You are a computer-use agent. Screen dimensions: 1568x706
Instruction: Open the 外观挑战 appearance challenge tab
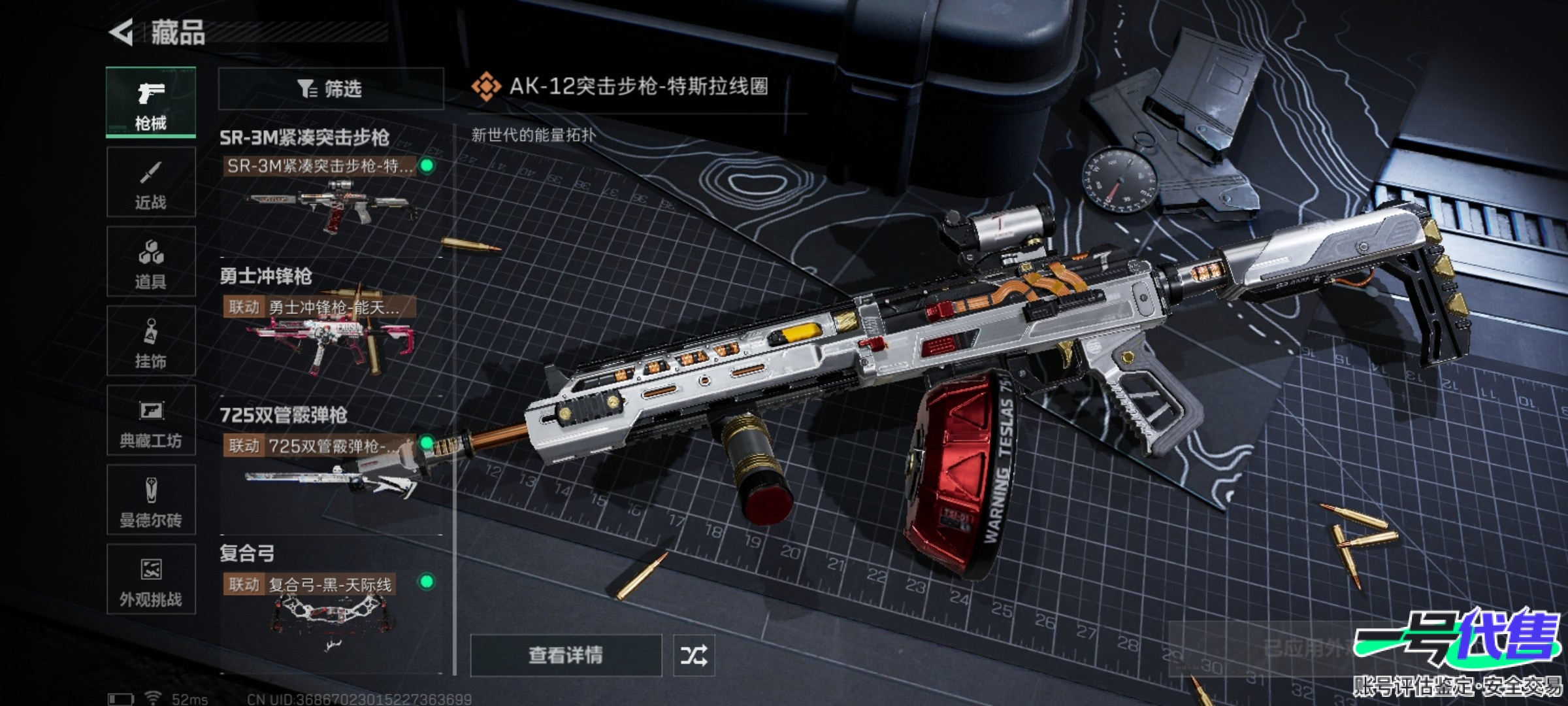point(151,579)
